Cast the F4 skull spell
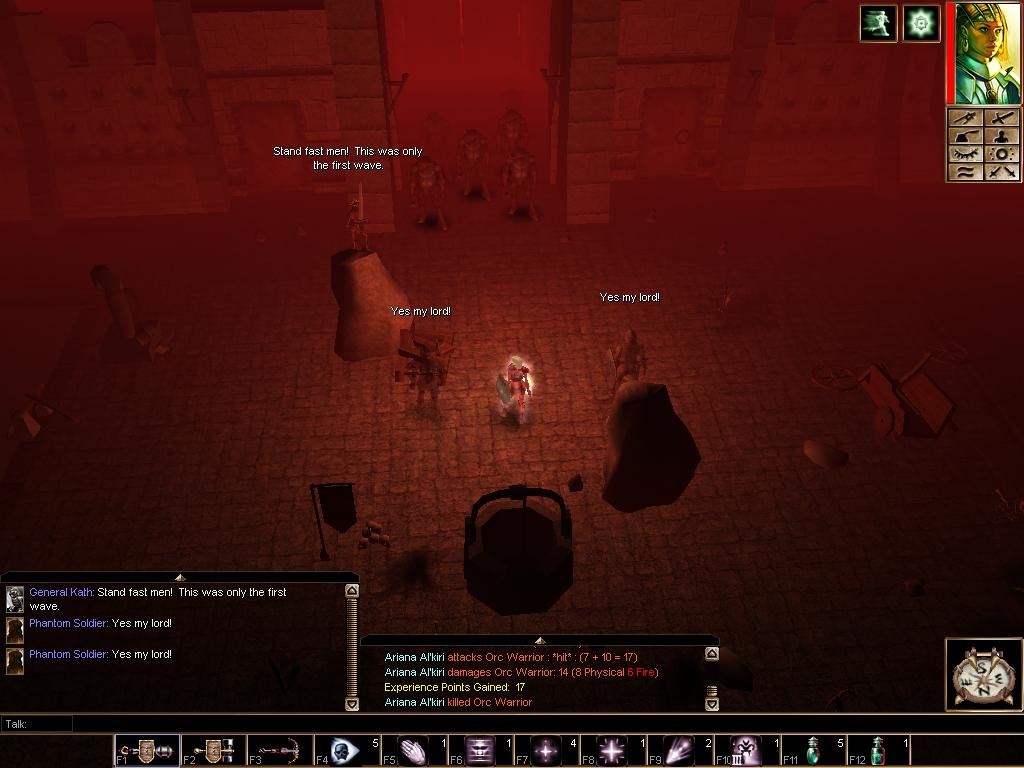The height and width of the screenshot is (768, 1024). click(x=346, y=750)
